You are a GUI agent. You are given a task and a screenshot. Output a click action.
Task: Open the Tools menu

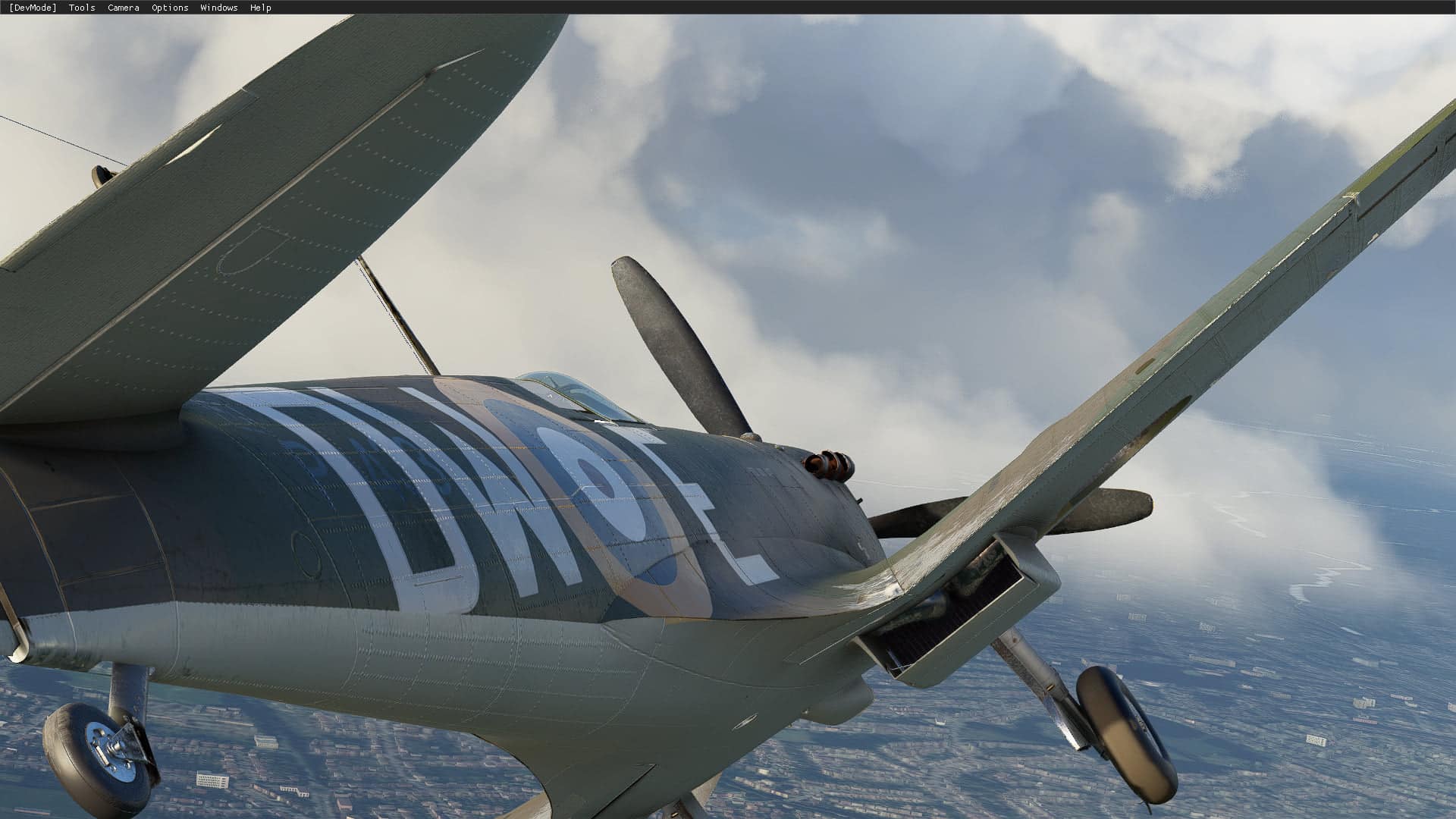point(82,8)
